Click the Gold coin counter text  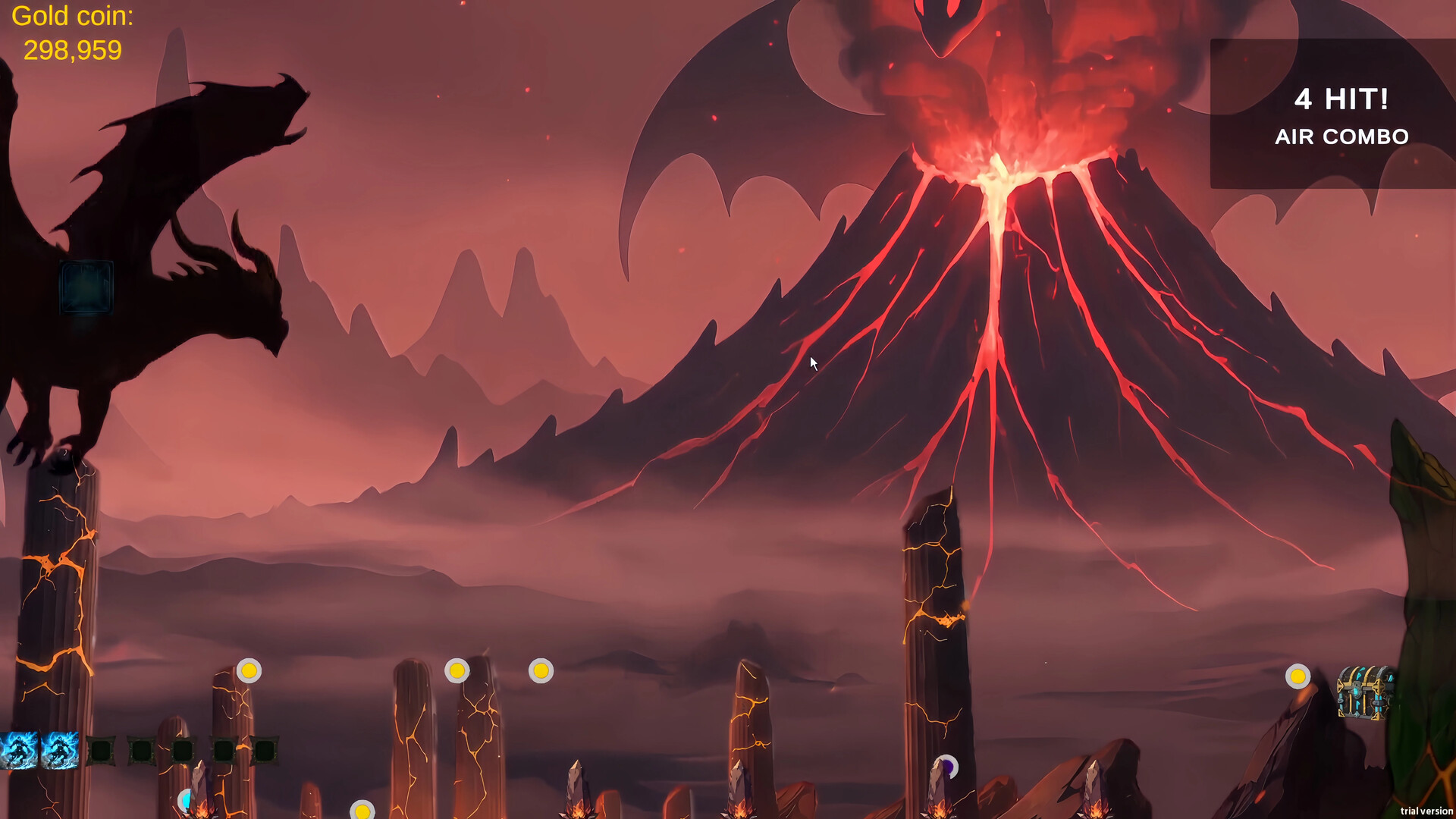point(71,32)
